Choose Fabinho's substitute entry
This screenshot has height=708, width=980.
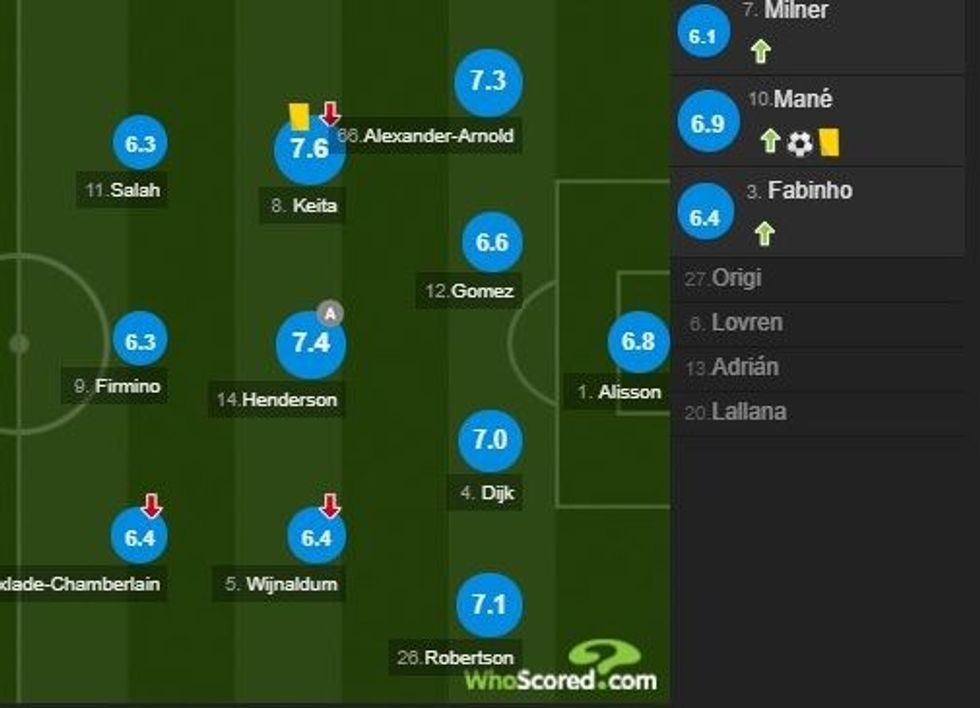tap(823, 212)
